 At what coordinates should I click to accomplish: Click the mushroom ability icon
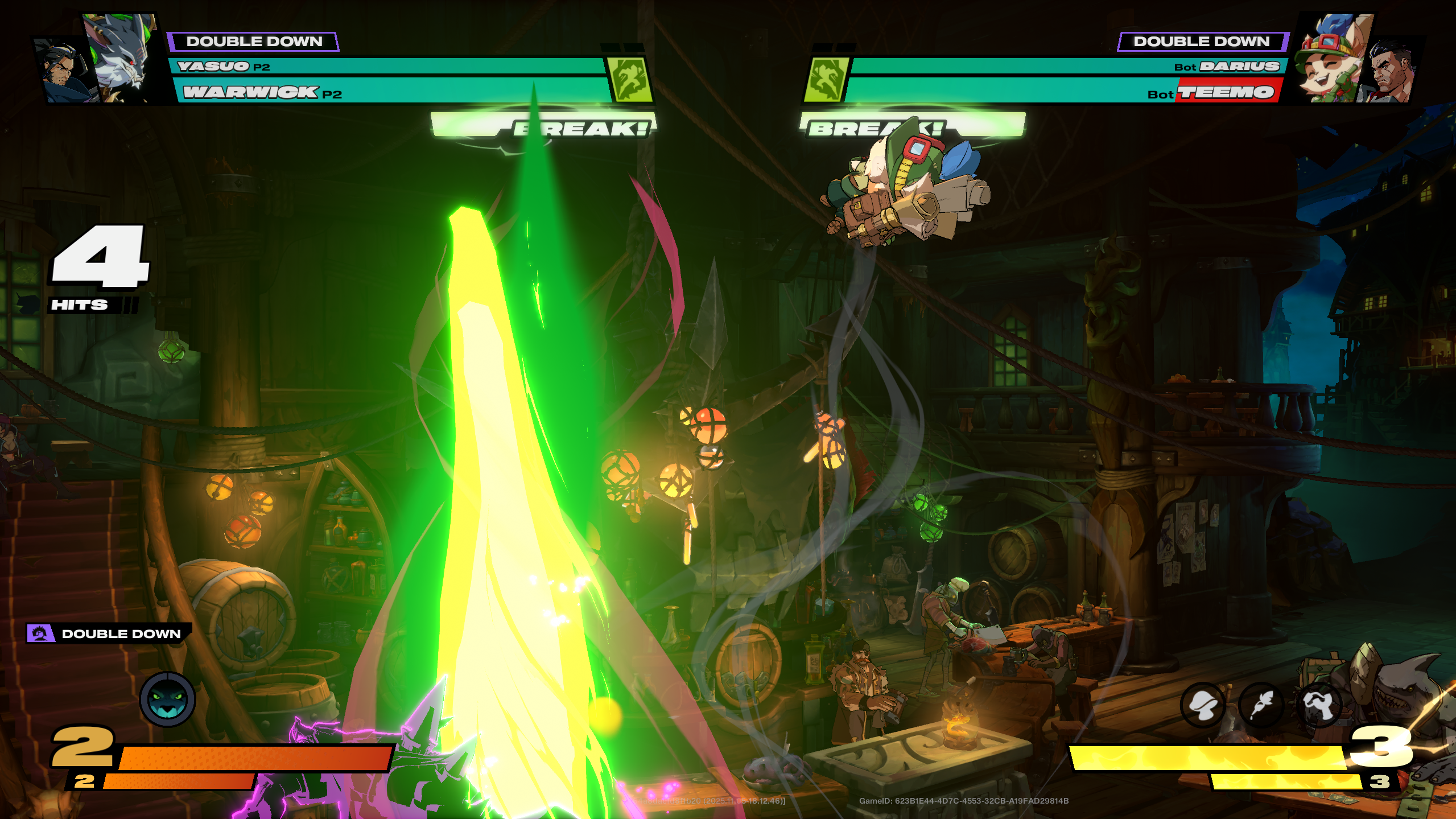(1203, 706)
